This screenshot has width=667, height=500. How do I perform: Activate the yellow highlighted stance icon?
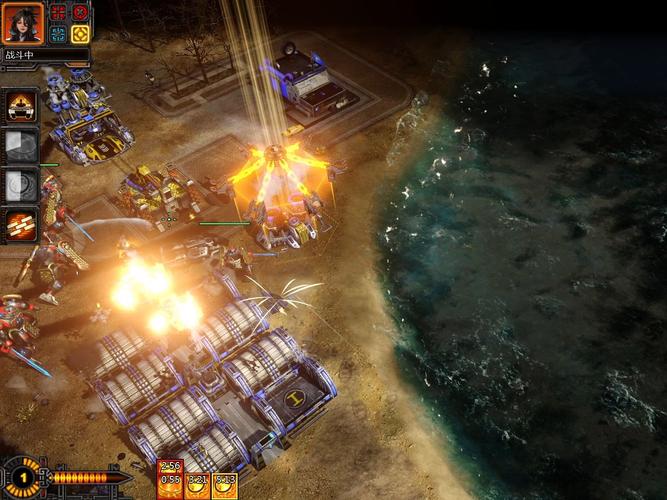click(80, 34)
